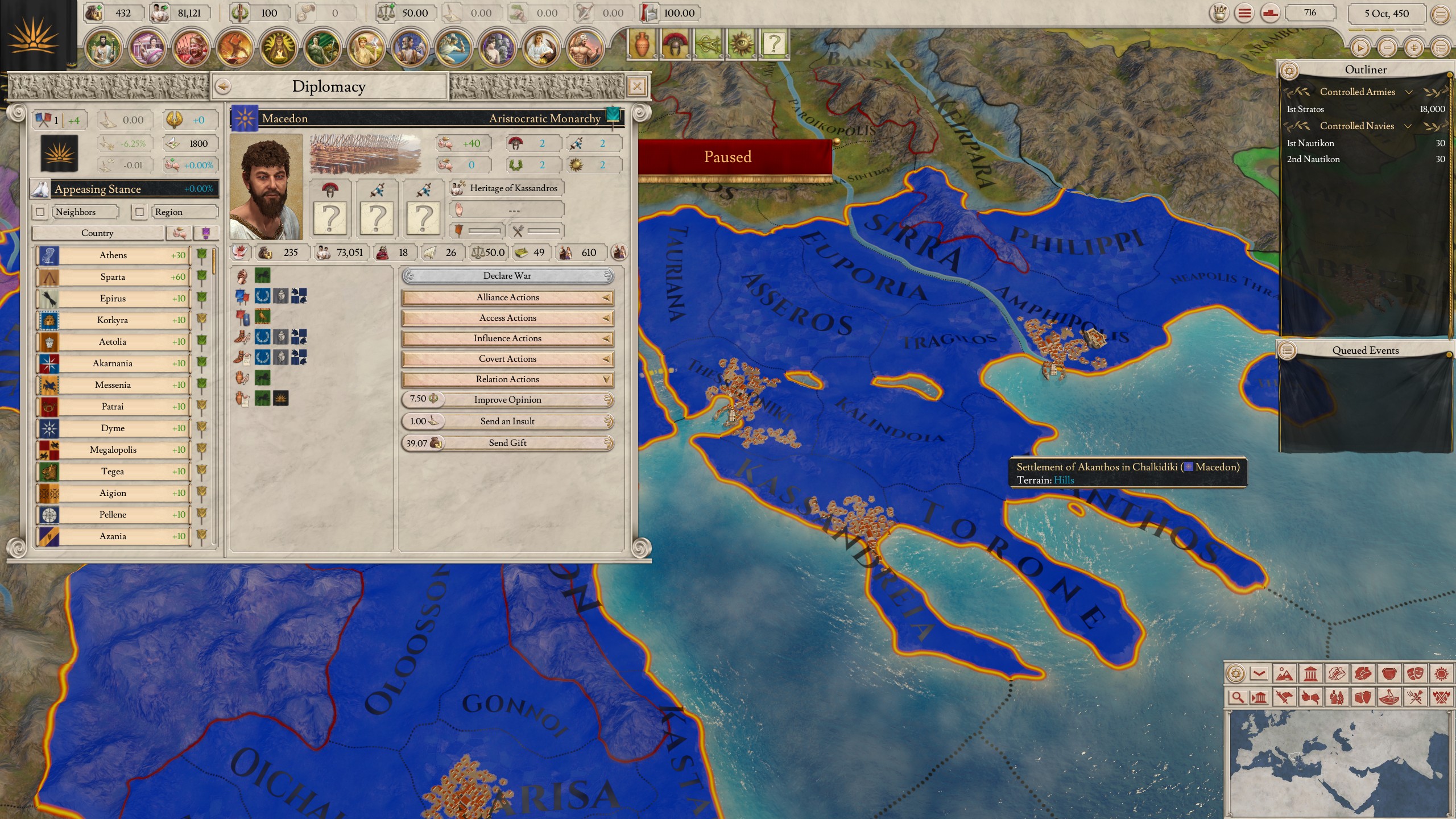This screenshot has width=1456, height=819.
Task: Expand the Relation Actions dropdown
Action: [x=507, y=379]
